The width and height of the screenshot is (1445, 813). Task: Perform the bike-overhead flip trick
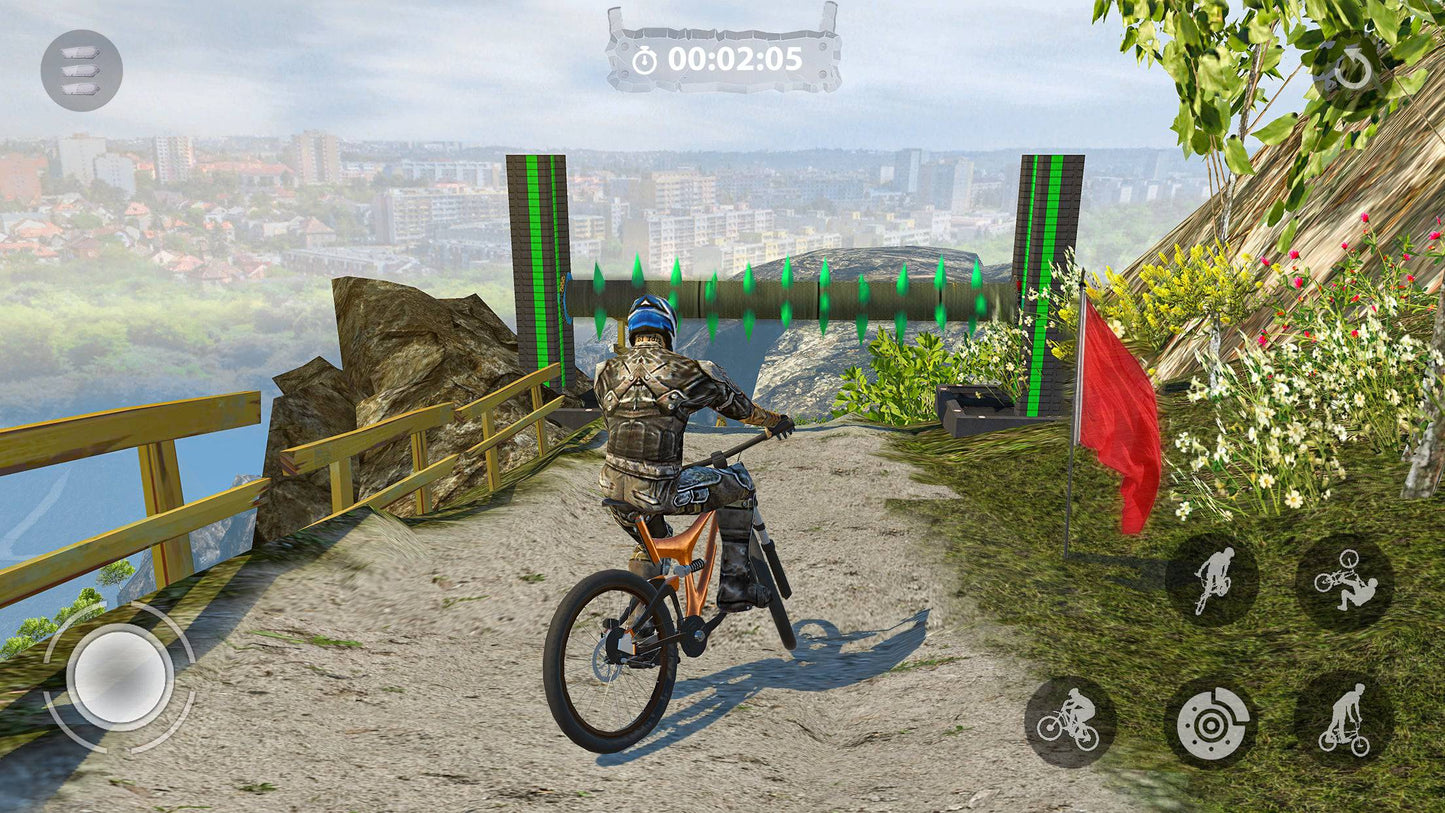[1344, 581]
